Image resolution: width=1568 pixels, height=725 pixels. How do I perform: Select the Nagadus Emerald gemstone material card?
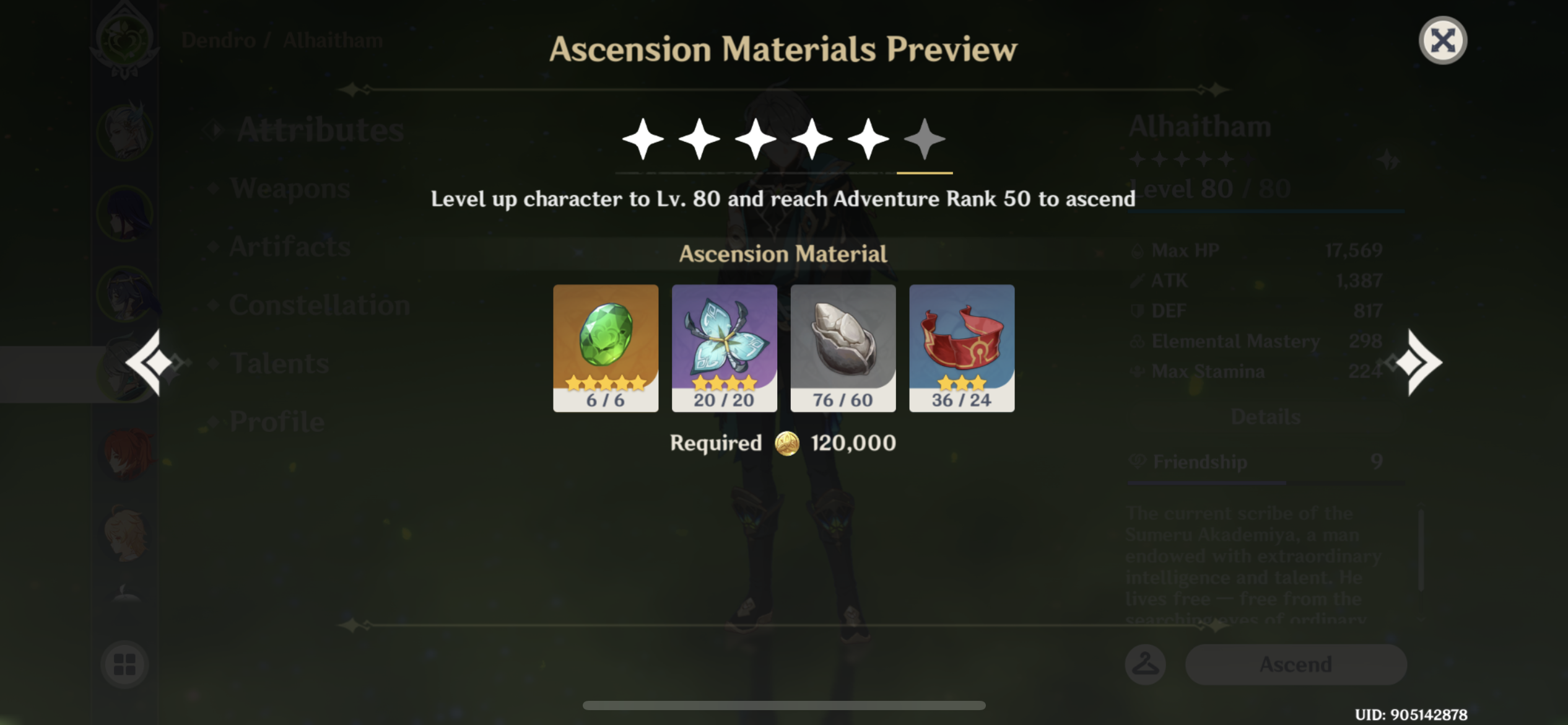coord(605,347)
